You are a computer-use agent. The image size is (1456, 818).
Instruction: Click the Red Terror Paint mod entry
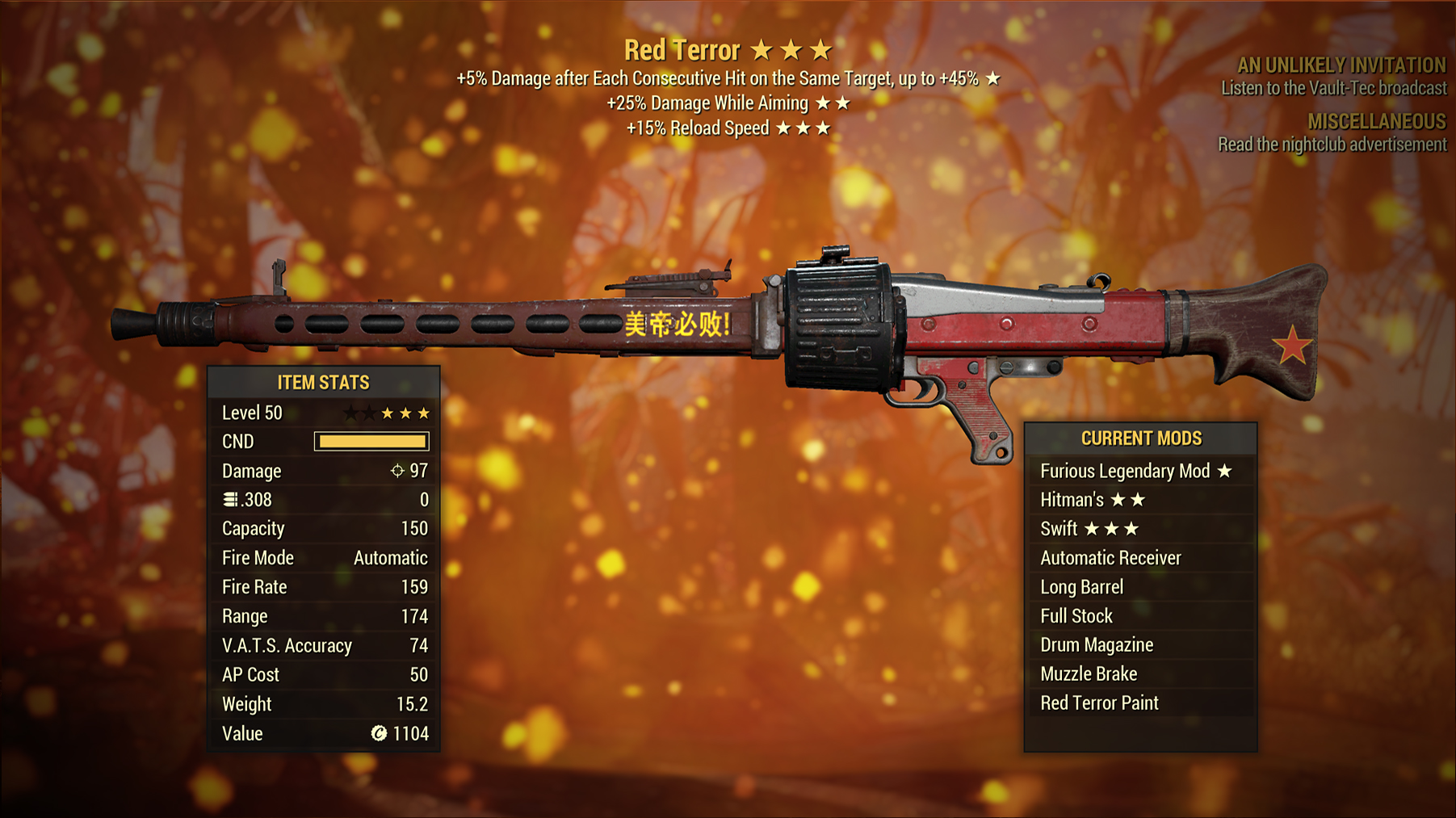point(1099,703)
